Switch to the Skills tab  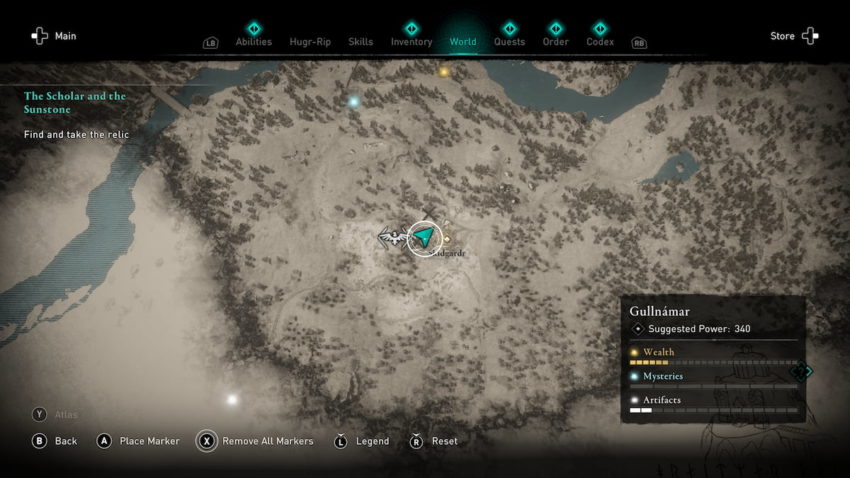[x=360, y=41]
